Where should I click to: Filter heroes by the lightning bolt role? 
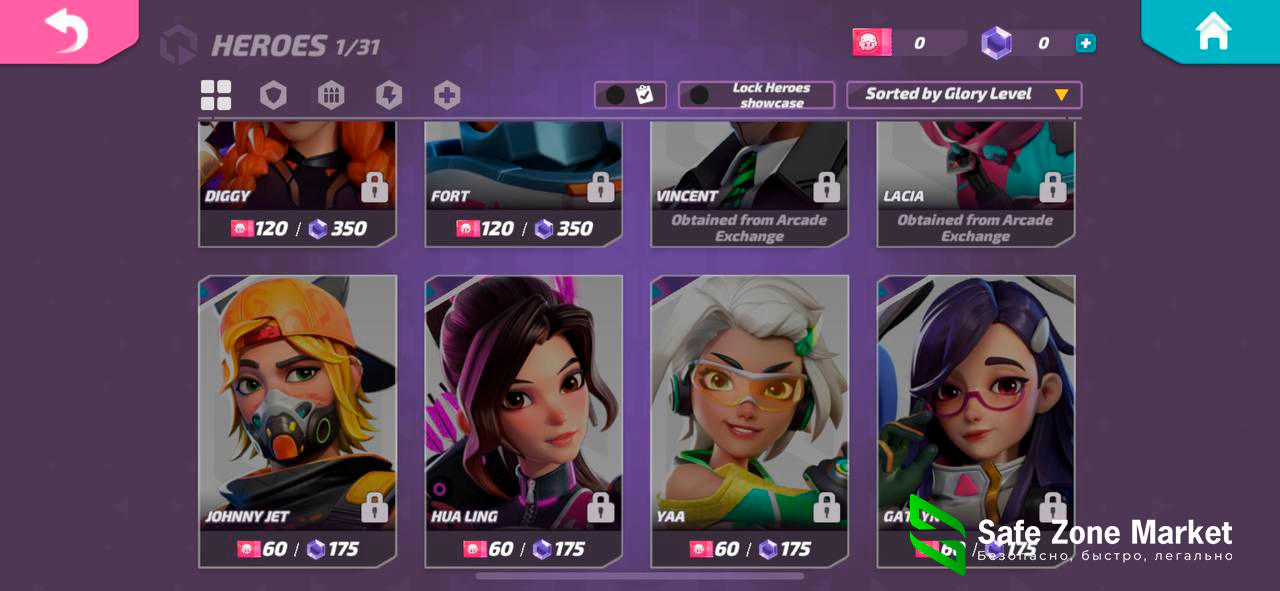[389, 96]
